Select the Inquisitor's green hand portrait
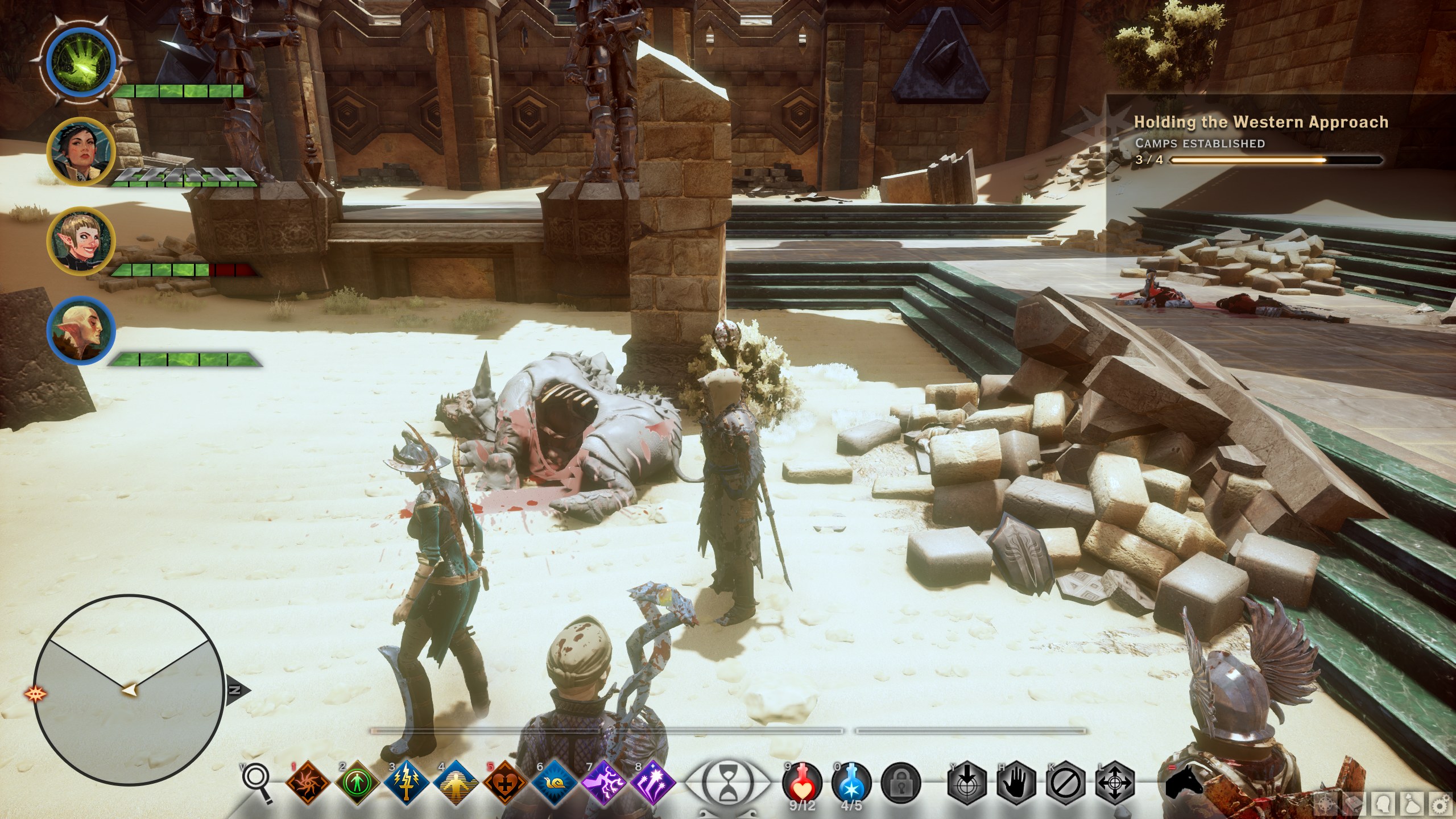 point(81,61)
